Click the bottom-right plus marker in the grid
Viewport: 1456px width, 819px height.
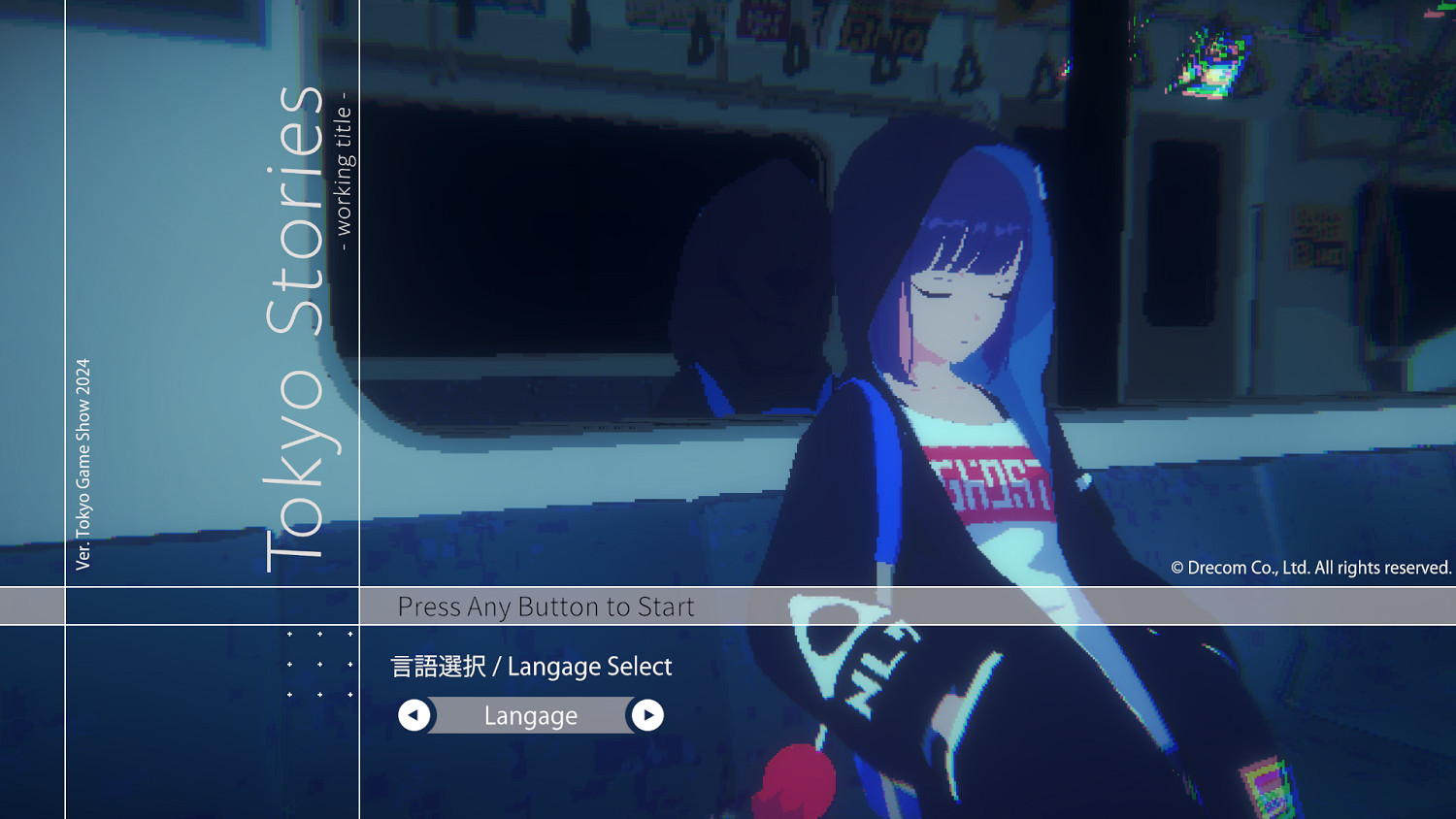point(350,694)
